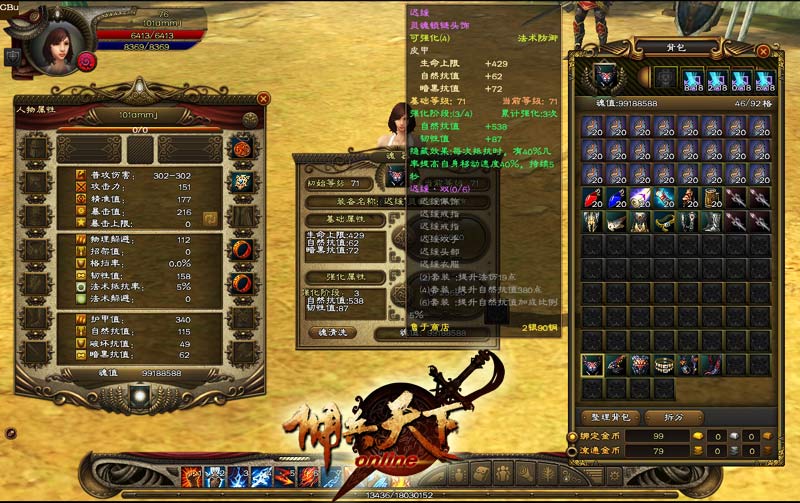Activate the lightning skill in hotbar slot 3
Image resolution: width=800 pixels, height=503 pixels.
coord(235,476)
